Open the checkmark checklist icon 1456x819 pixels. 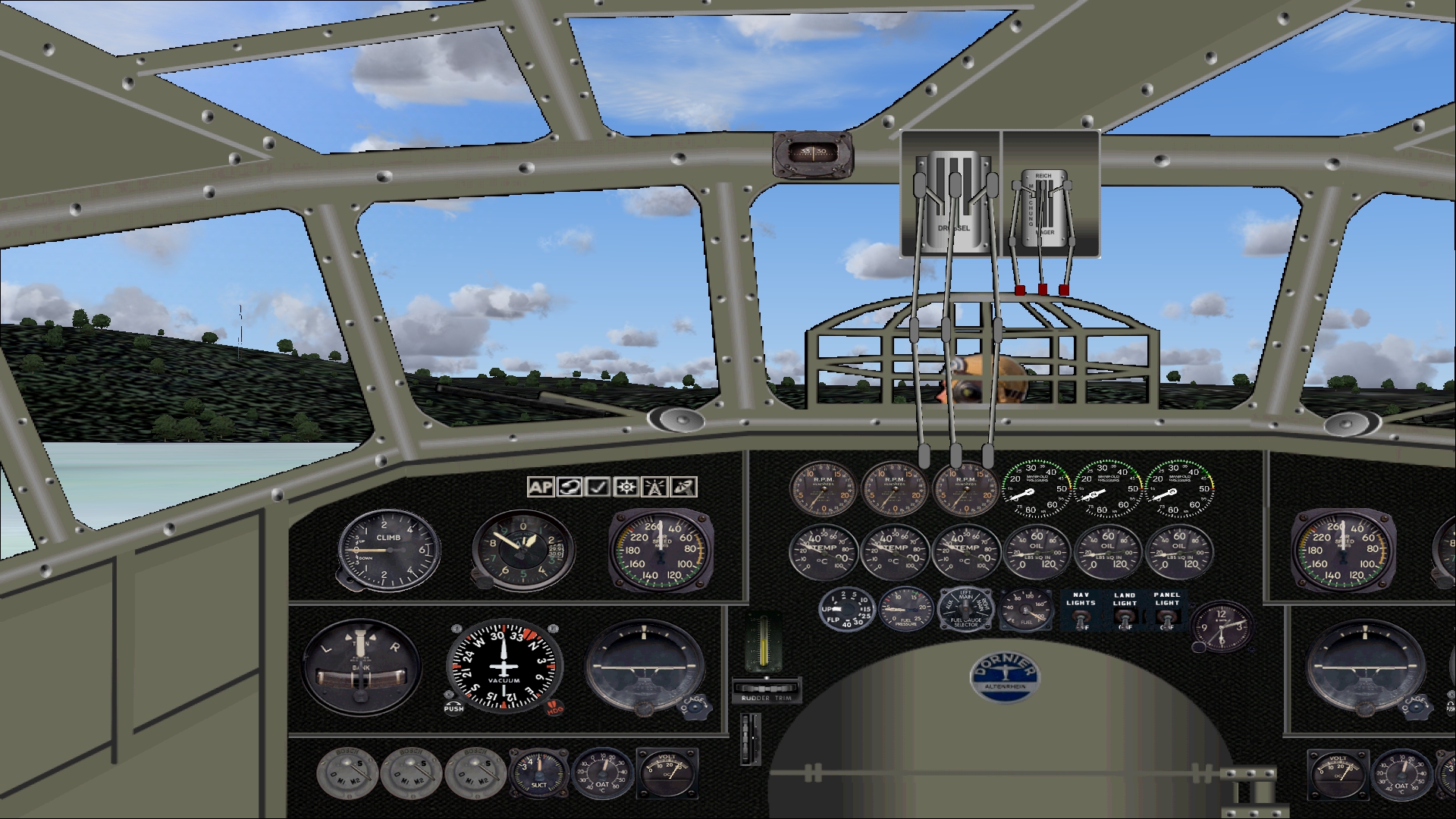pyautogui.click(x=598, y=487)
